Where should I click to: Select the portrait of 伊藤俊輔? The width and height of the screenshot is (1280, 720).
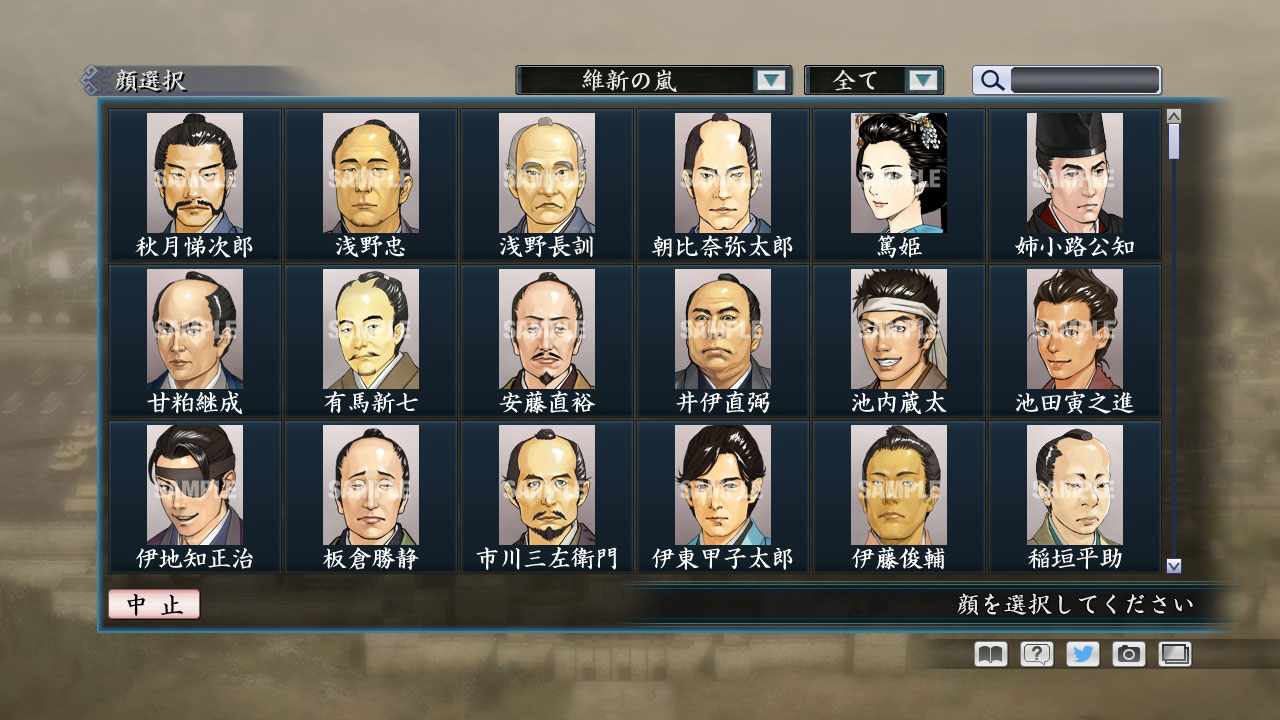(x=901, y=484)
